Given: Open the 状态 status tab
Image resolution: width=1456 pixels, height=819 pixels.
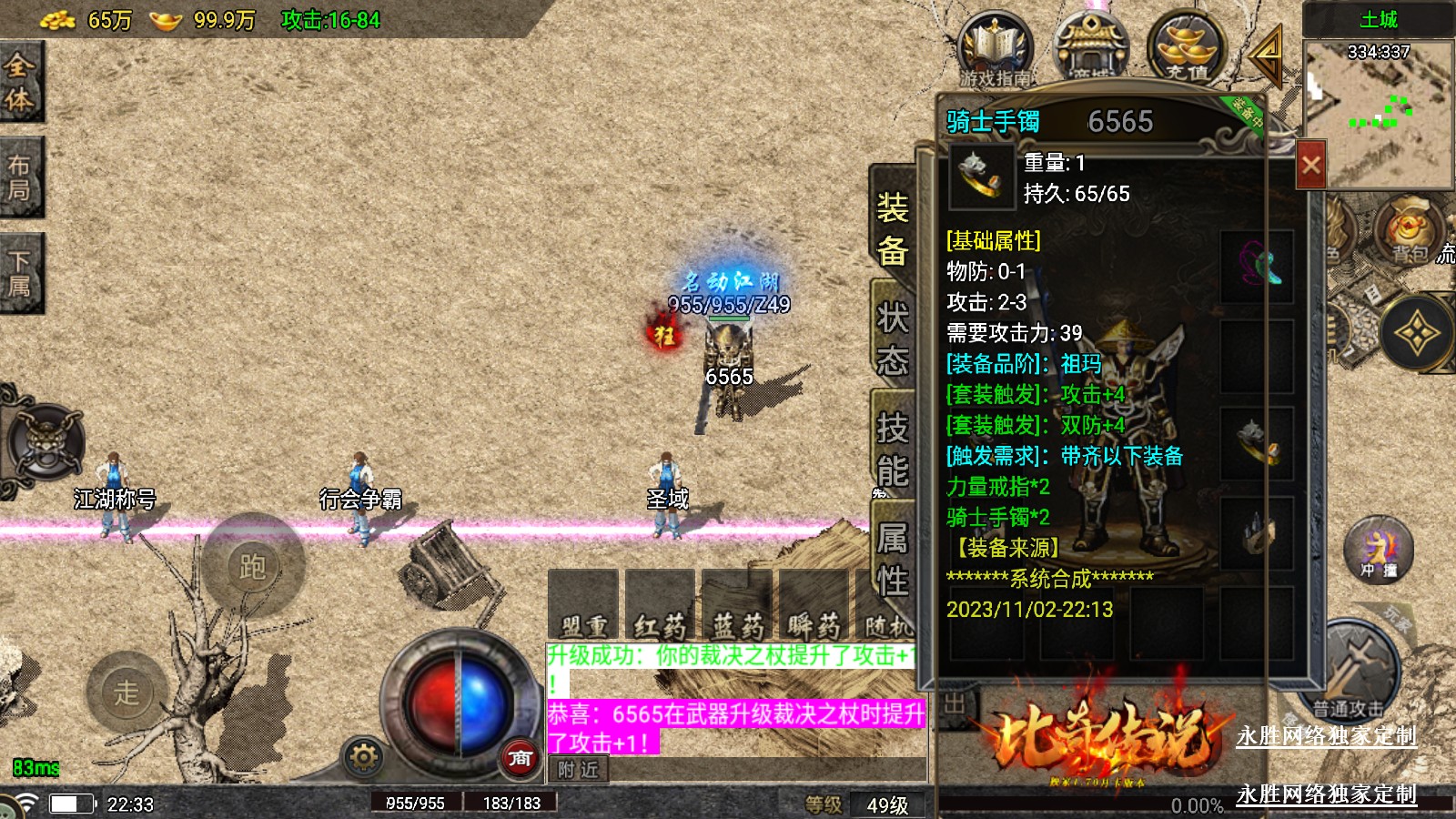Looking at the screenshot, I should 893,339.
